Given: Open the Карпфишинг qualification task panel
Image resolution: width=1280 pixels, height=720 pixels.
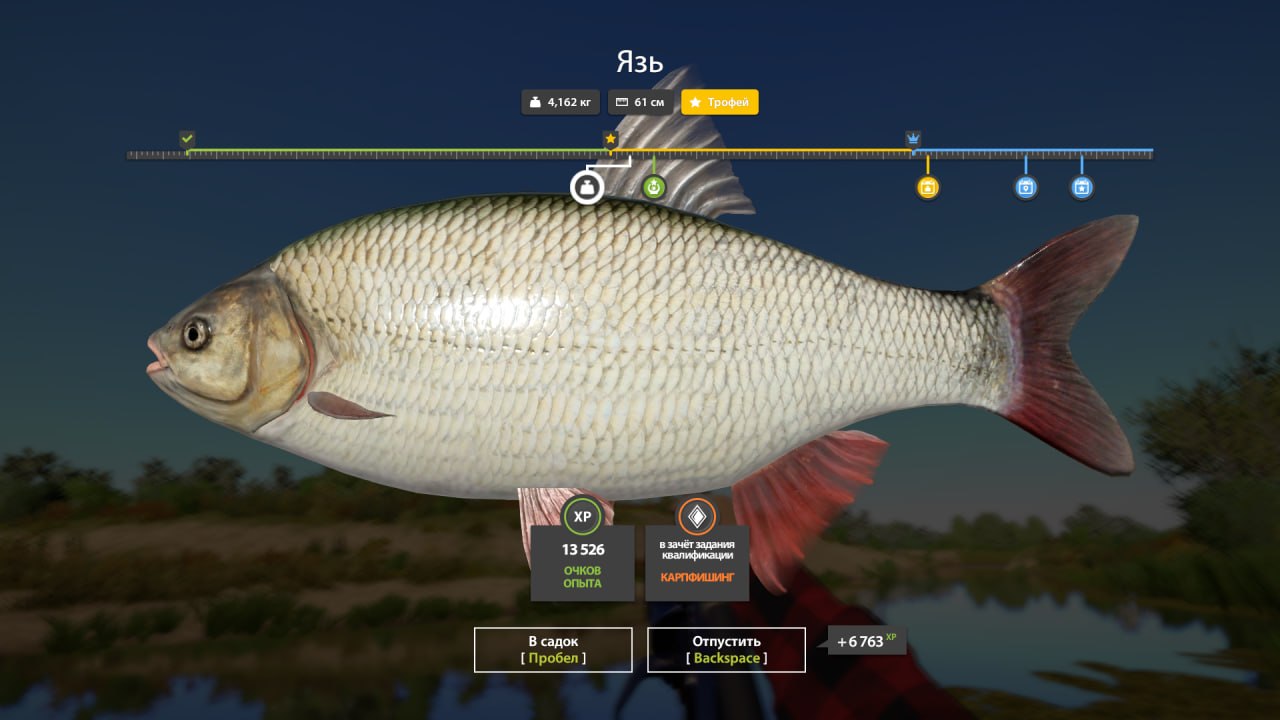Looking at the screenshot, I should click(697, 549).
